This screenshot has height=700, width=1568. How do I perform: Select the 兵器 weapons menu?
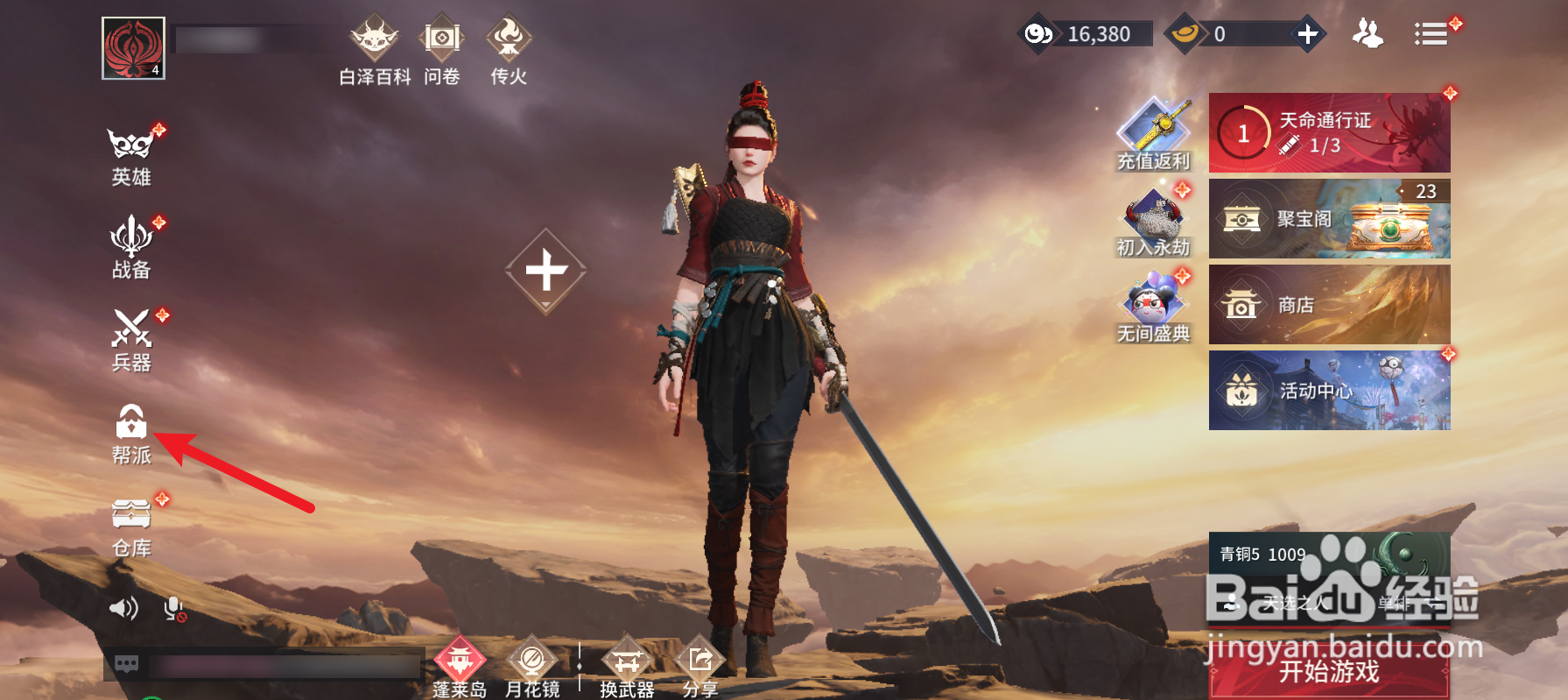coord(131,340)
